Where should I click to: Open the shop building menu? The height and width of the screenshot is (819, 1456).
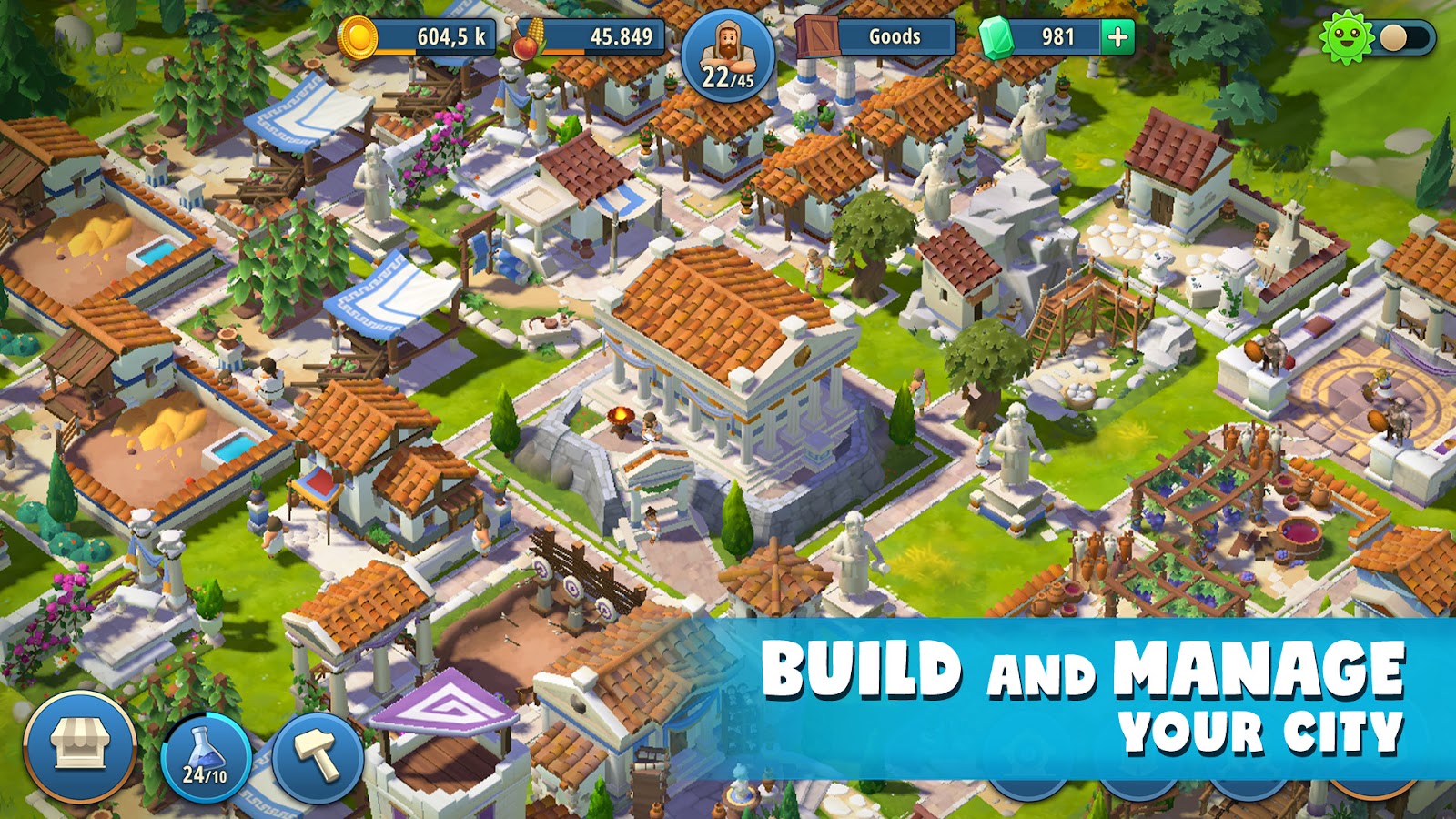coord(79,747)
